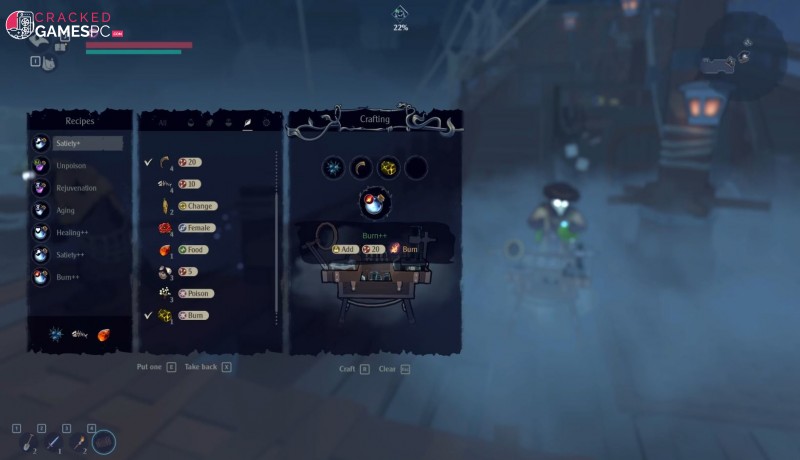Screen dimensions: 800x460
Task: Open the Rejuvenation recipe
Action: click(76, 188)
